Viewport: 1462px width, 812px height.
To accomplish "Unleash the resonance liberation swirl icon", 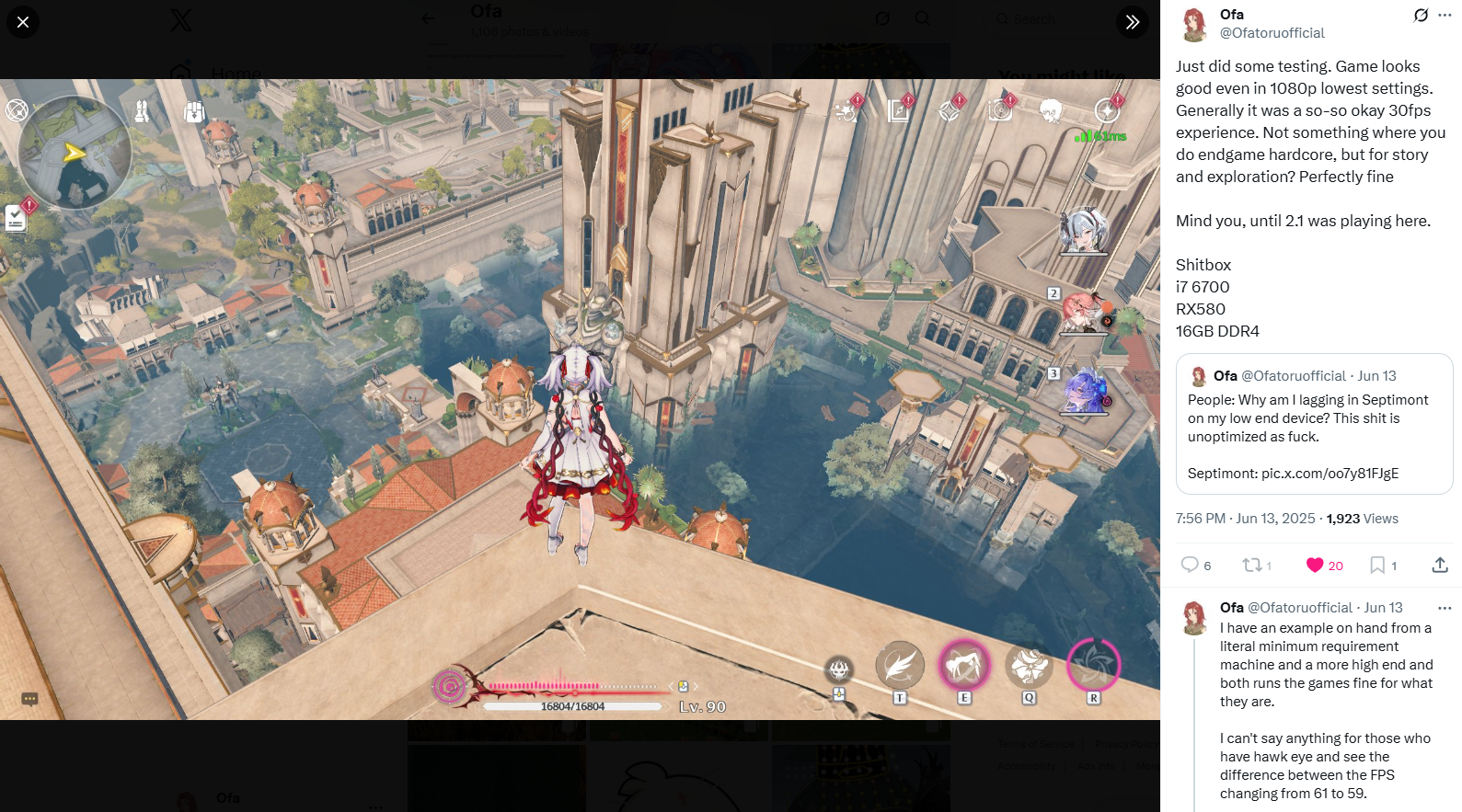I will pyautogui.click(x=1093, y=665).
